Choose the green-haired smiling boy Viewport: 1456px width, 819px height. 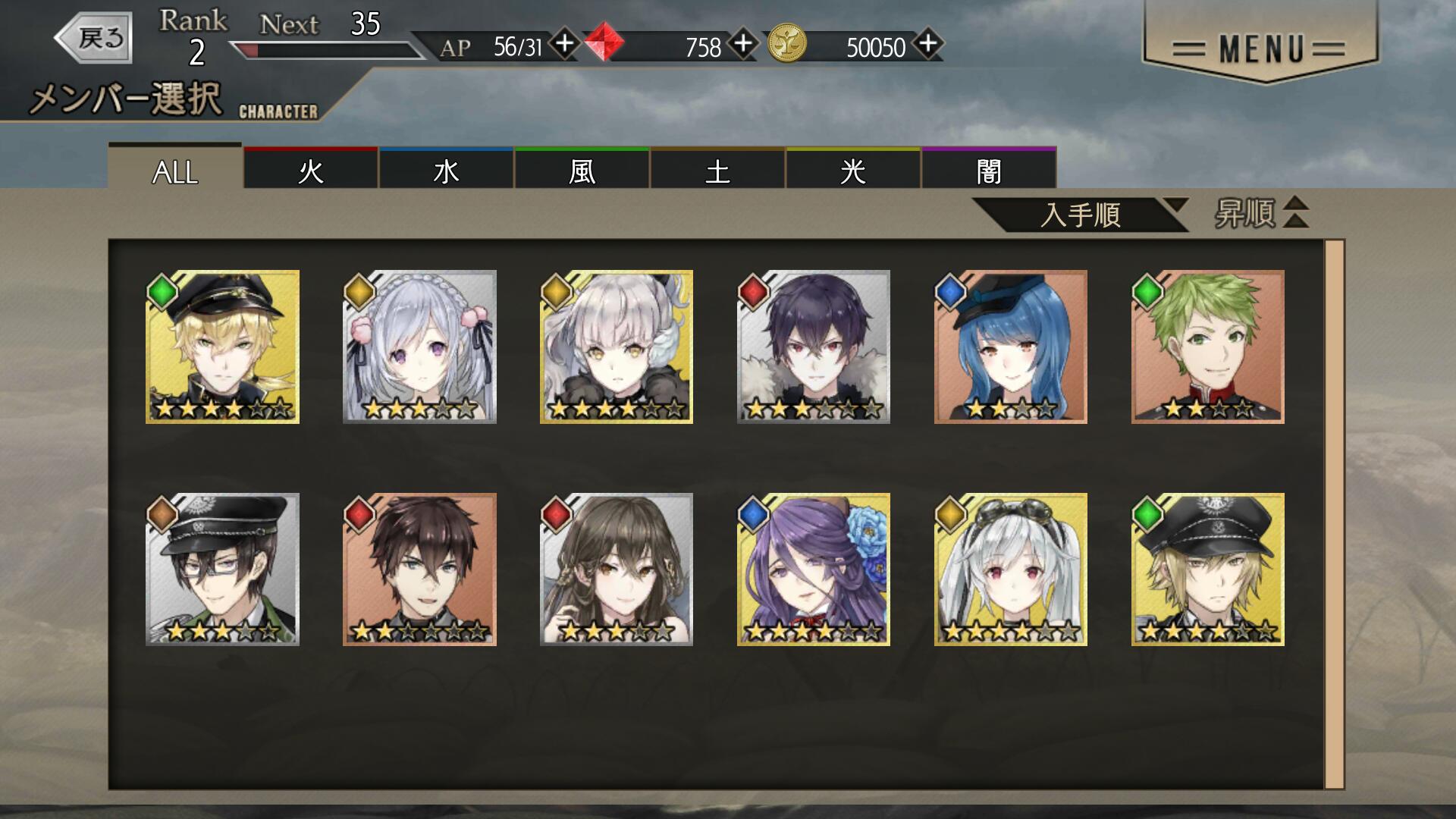coord(1207,347)
